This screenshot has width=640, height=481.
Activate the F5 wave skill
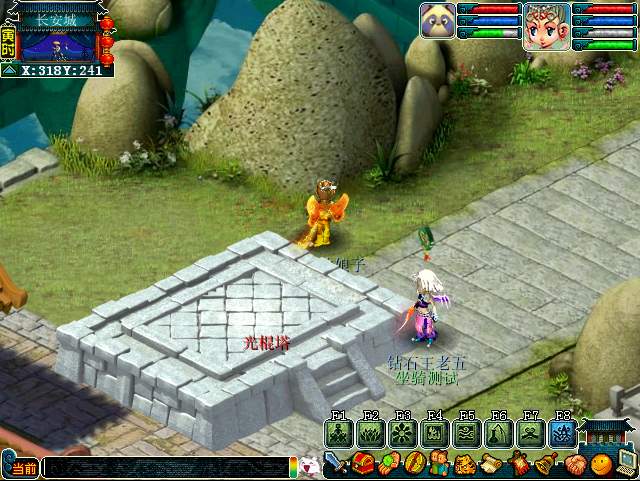click(x=466, y=433)
